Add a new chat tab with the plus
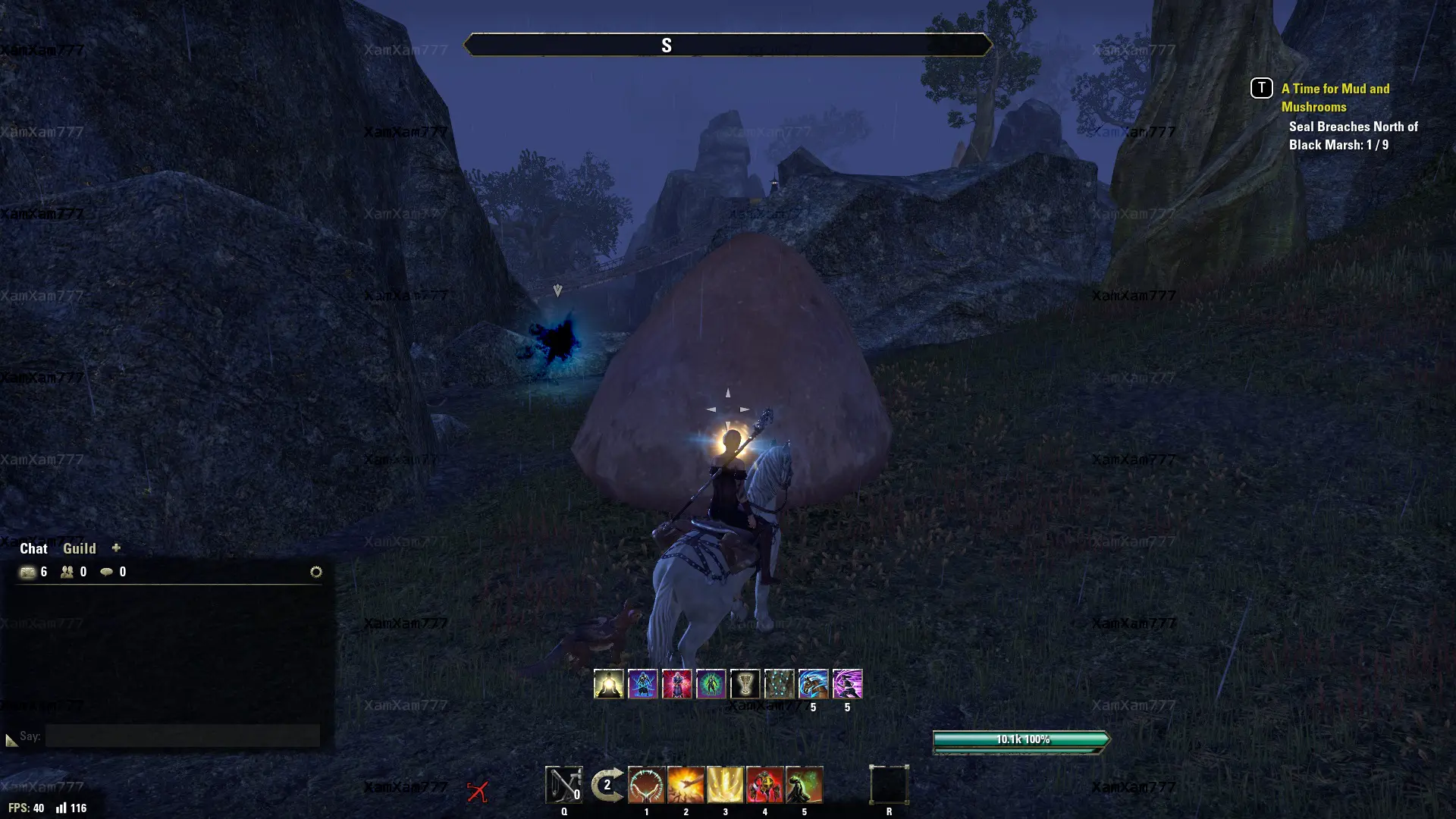Image resolution: width=1456 pixels, height=819 pixels. (116, 548)
